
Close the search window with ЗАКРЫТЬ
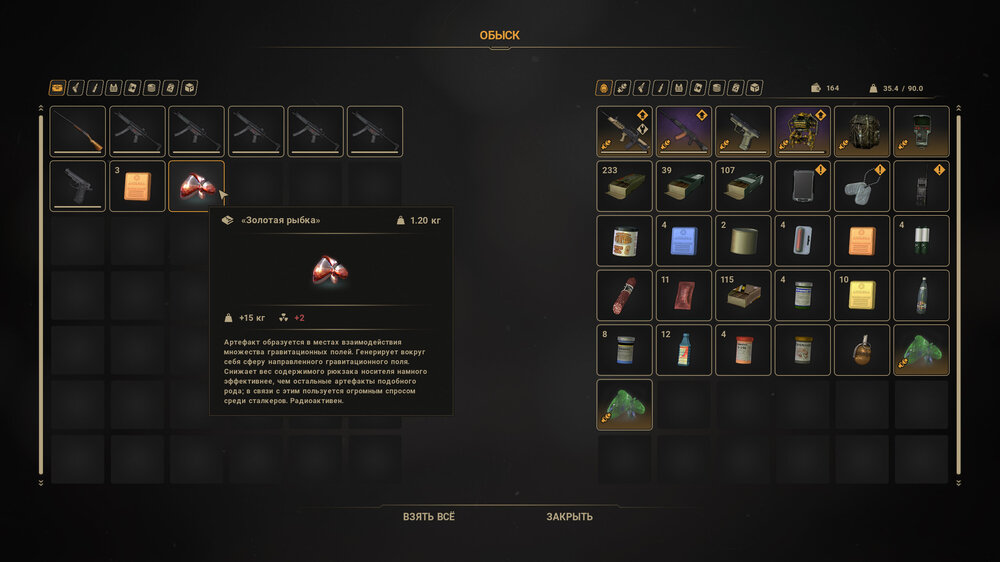(x=569, y=517)
